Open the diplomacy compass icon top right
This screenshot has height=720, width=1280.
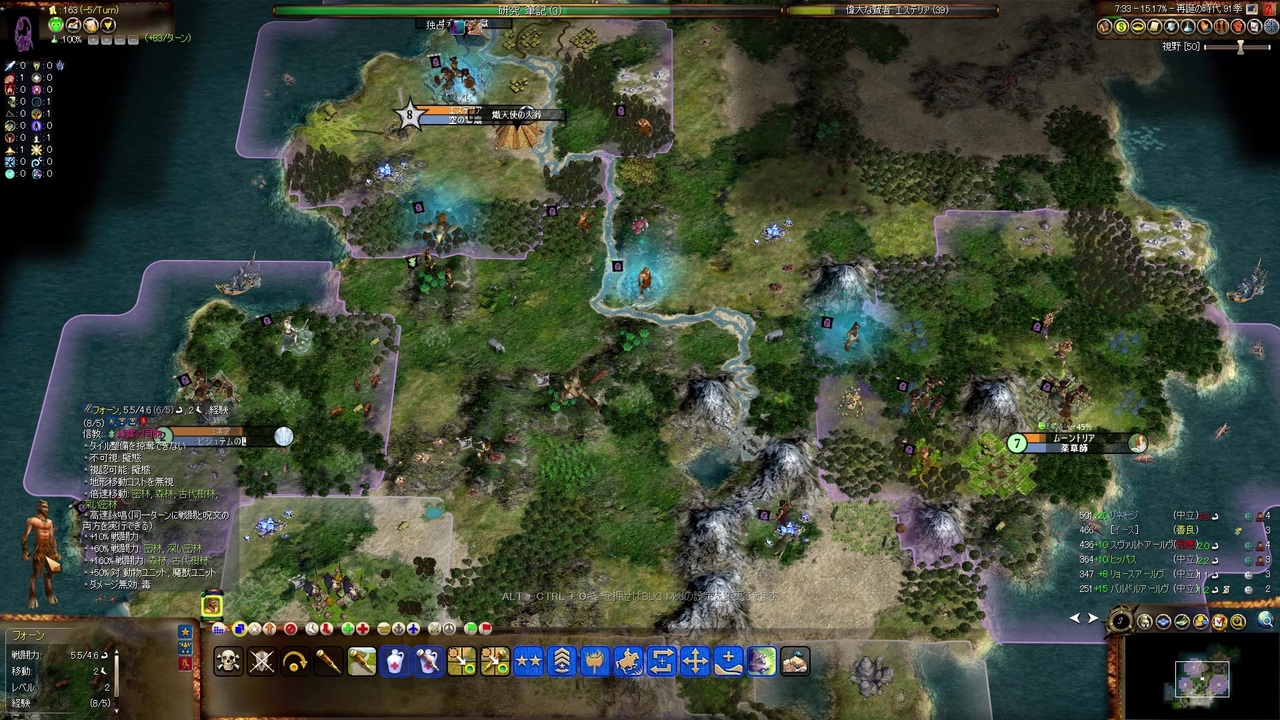[1270, 27]
